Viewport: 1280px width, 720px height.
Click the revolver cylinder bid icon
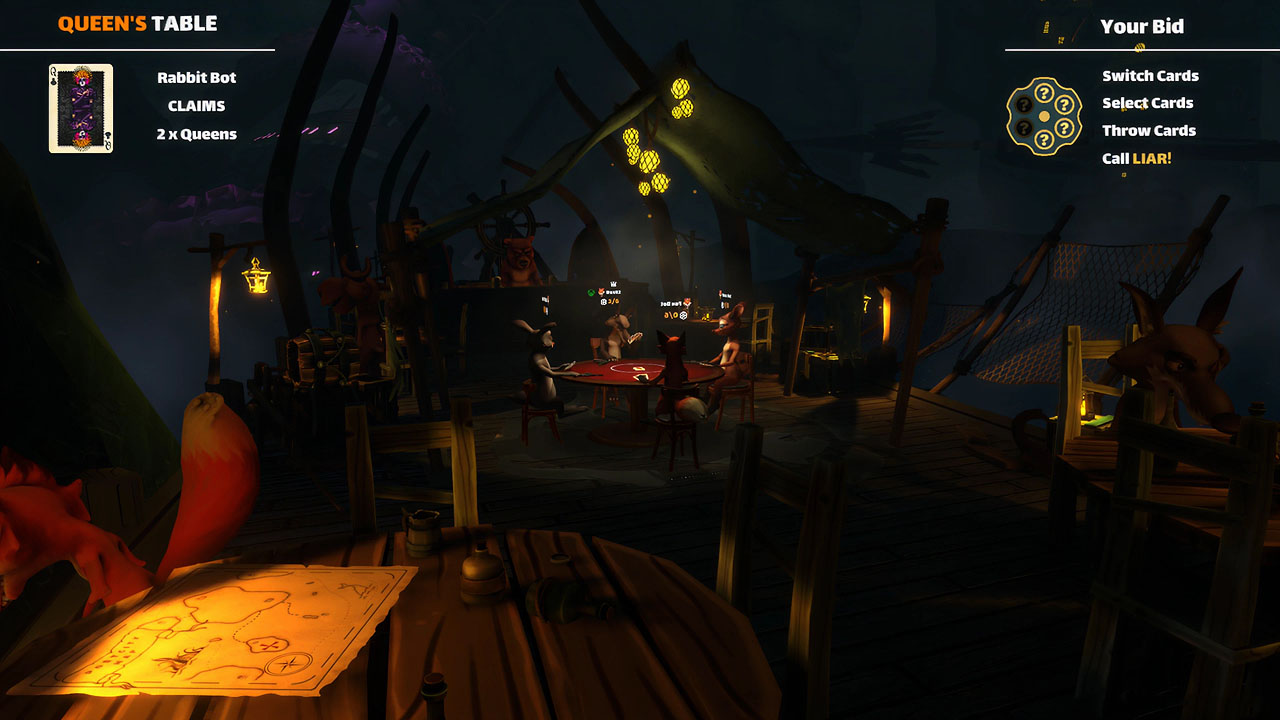(1043, 117)
